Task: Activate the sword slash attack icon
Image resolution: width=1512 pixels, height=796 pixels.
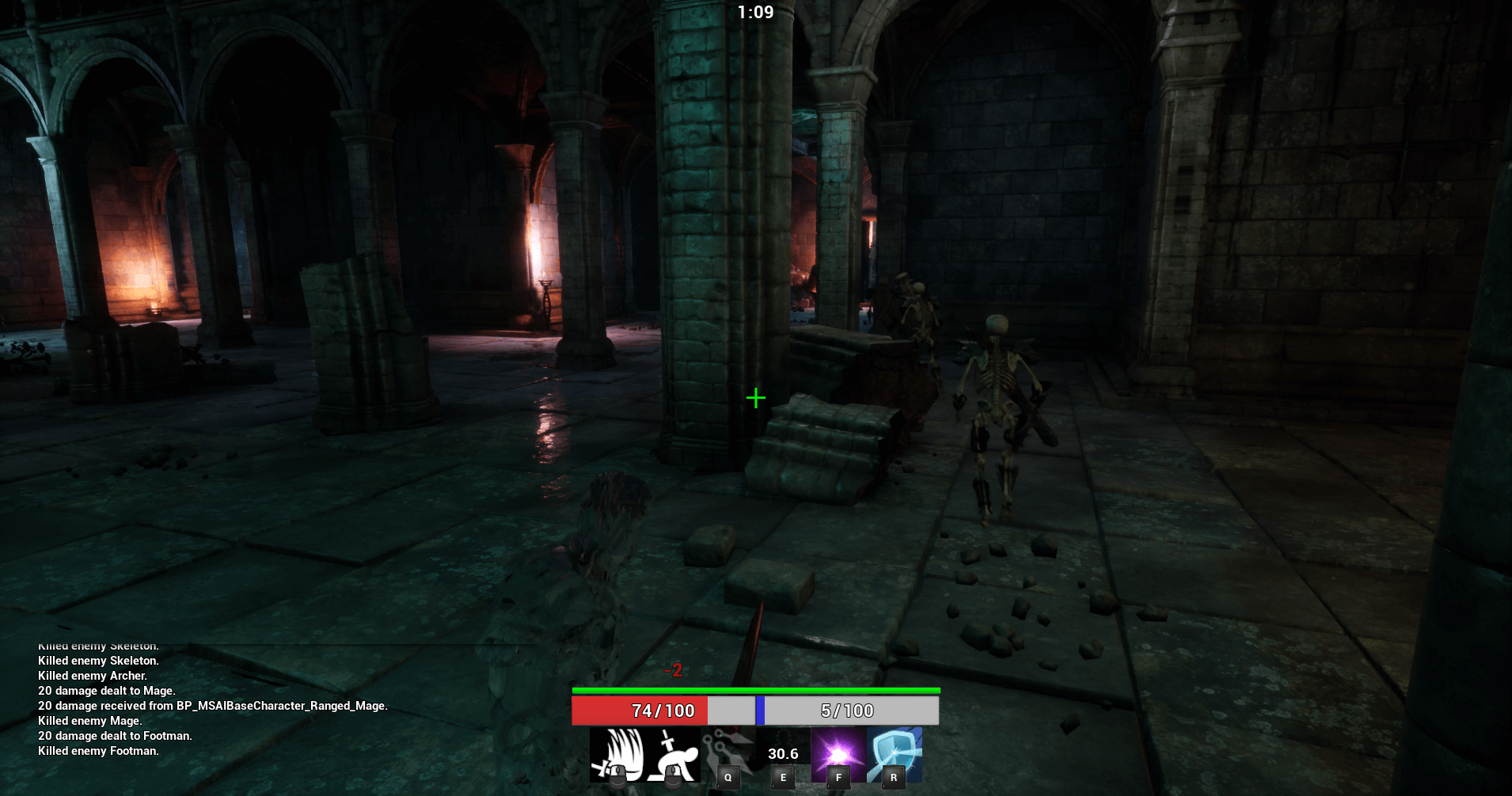Action: pos(617,755)
